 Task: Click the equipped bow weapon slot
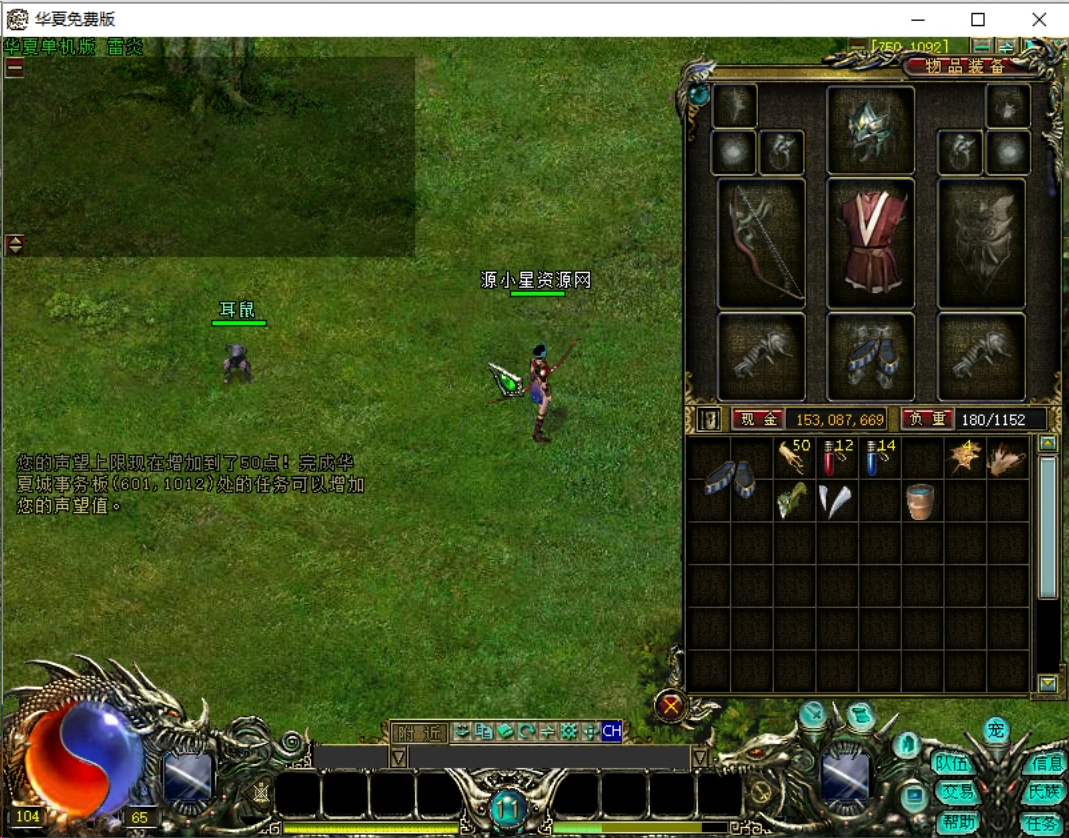click(x=762, y=243)
